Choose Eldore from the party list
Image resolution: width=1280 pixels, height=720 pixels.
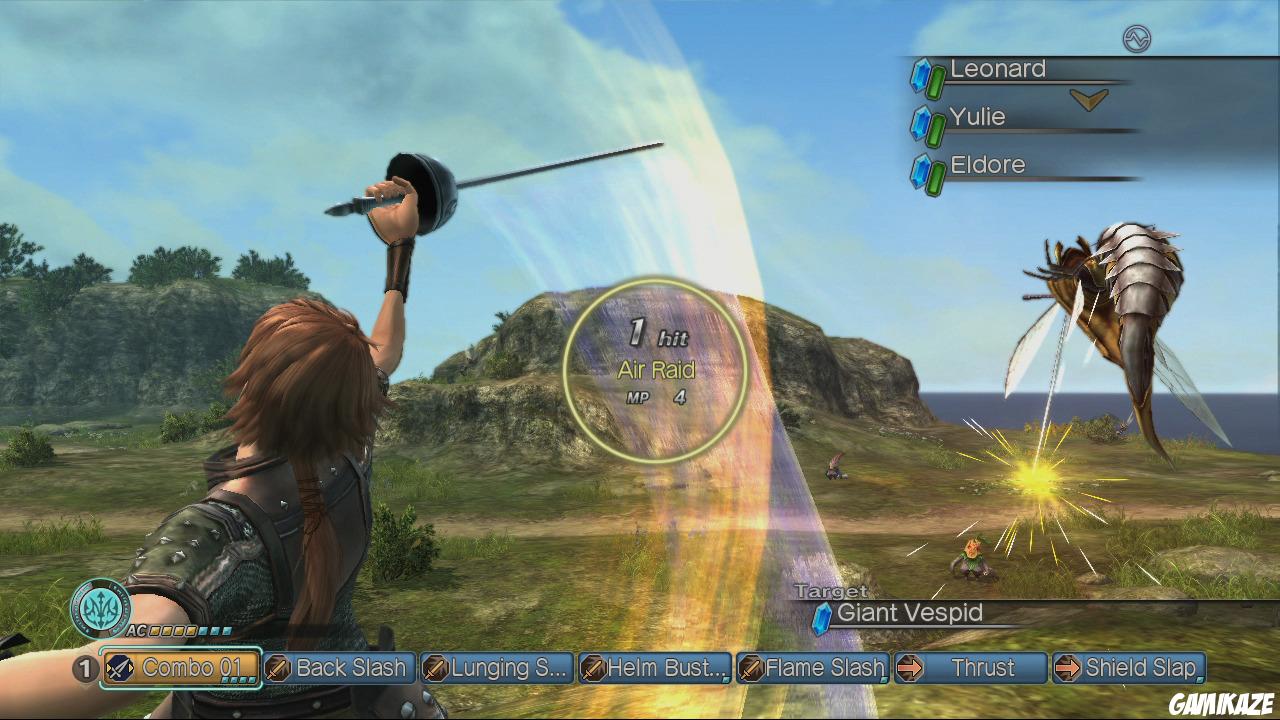987,165
